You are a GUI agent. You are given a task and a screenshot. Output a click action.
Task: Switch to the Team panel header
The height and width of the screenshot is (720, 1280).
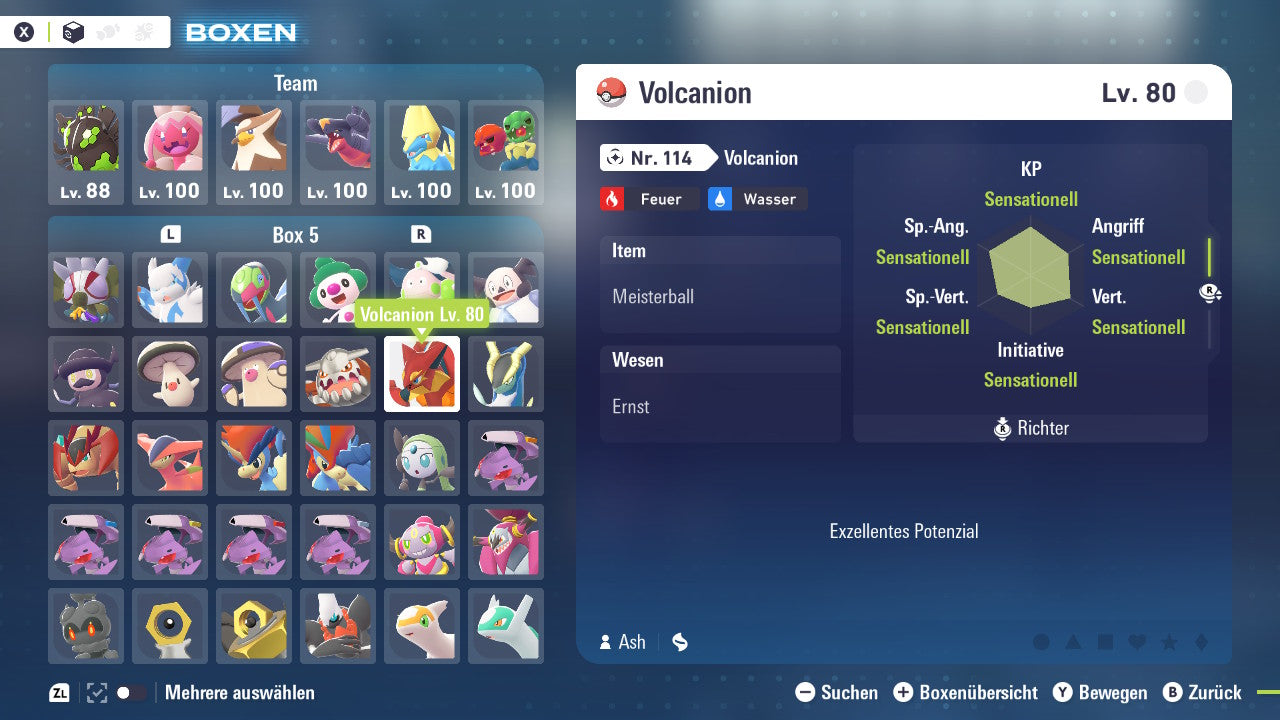(295, 83)
